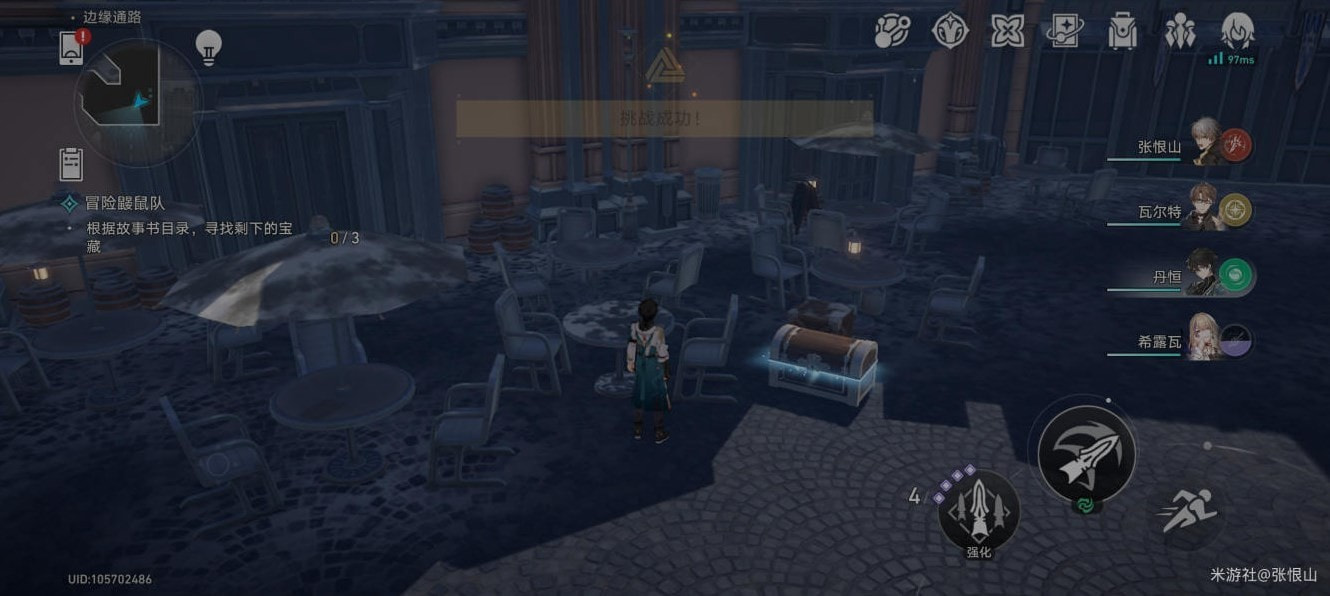Open the character portrait icon

click(1238, 31)
